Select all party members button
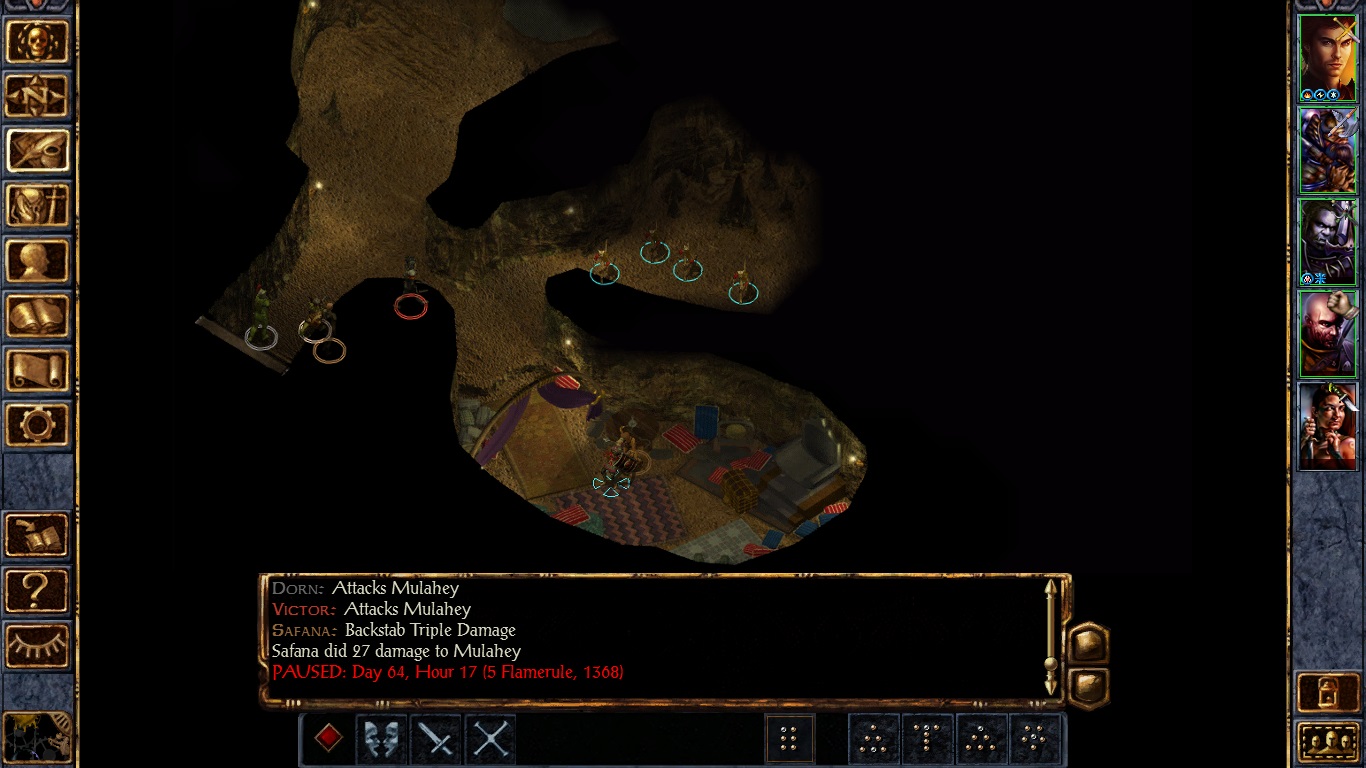1366x768 pixels. 1327,742
